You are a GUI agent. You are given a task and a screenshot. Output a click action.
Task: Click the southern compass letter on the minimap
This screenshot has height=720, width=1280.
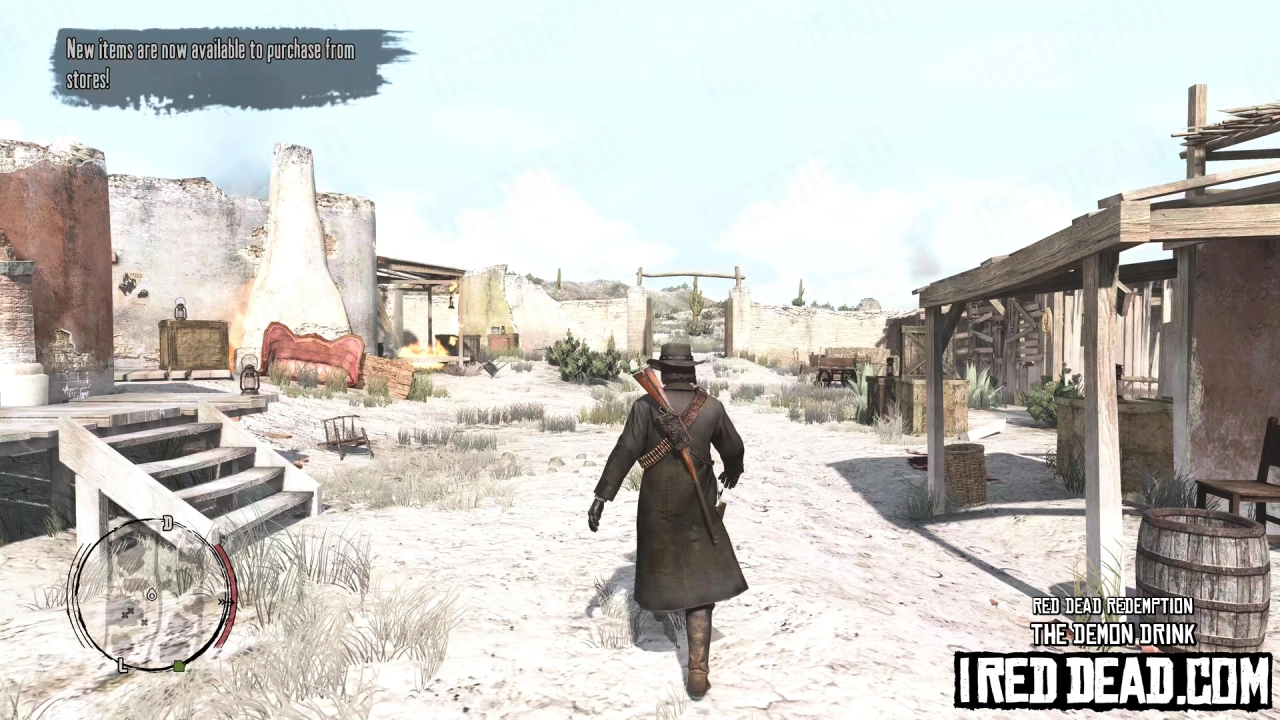click(121, 665)
